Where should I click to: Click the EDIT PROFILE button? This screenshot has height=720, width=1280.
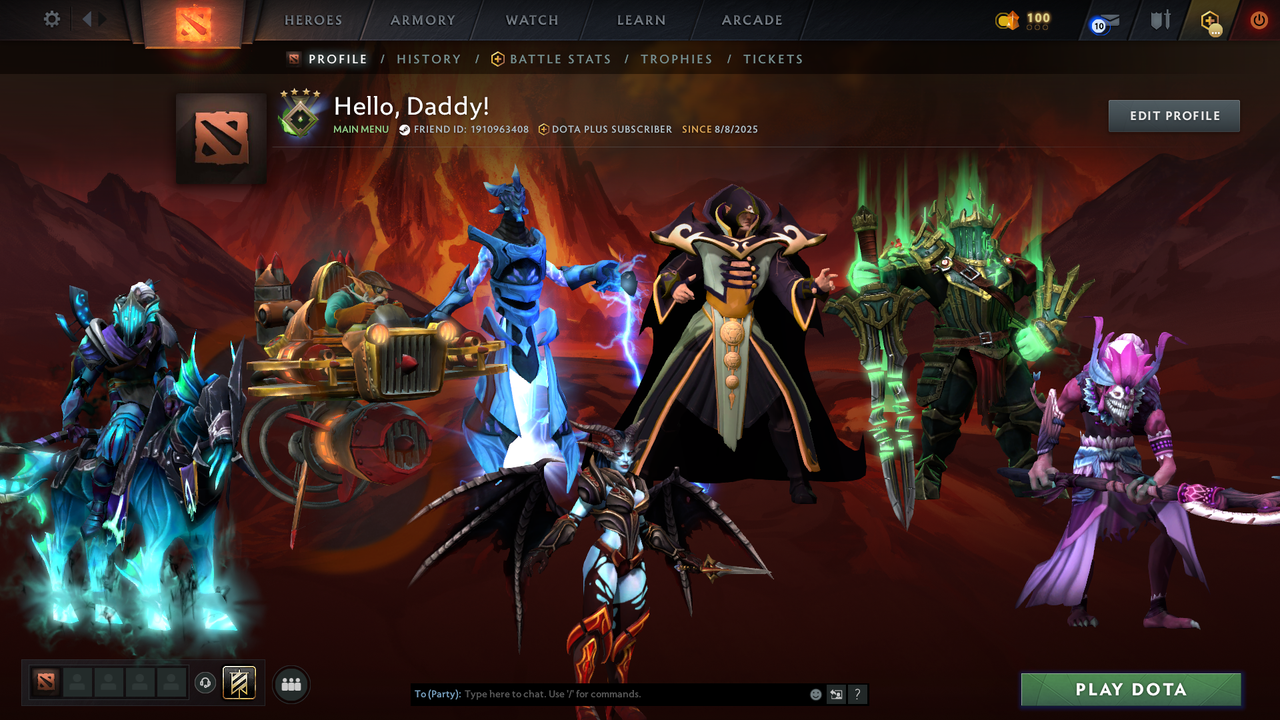point(1173,115)
